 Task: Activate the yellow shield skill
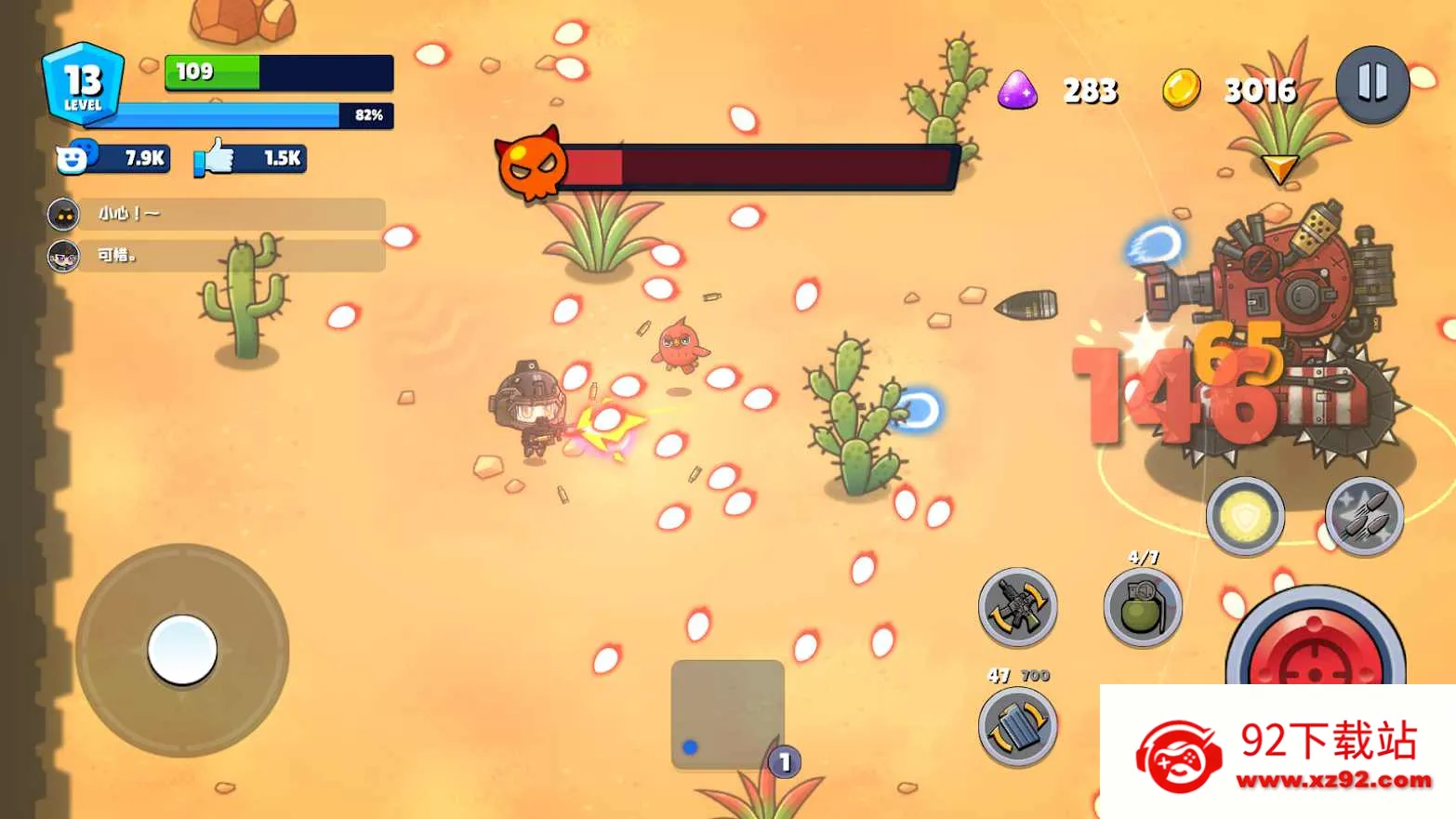1245,516
